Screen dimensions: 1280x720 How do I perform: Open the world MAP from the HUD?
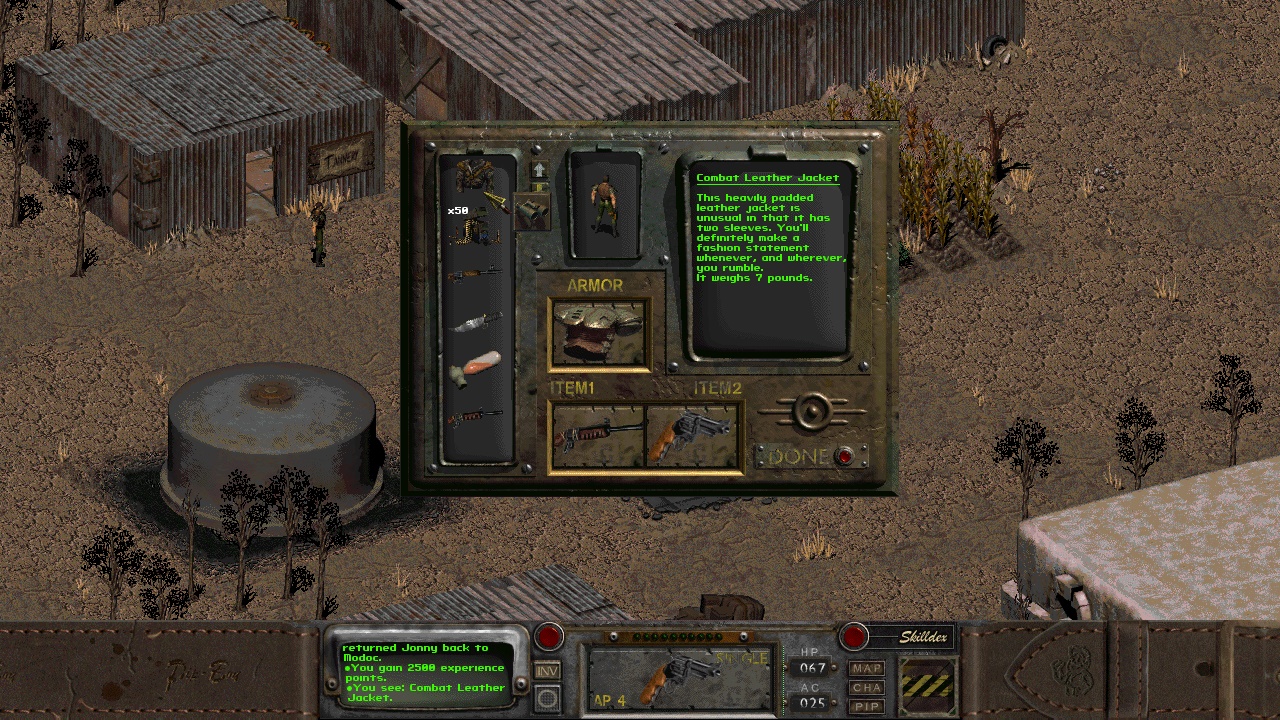coord(867,668)
